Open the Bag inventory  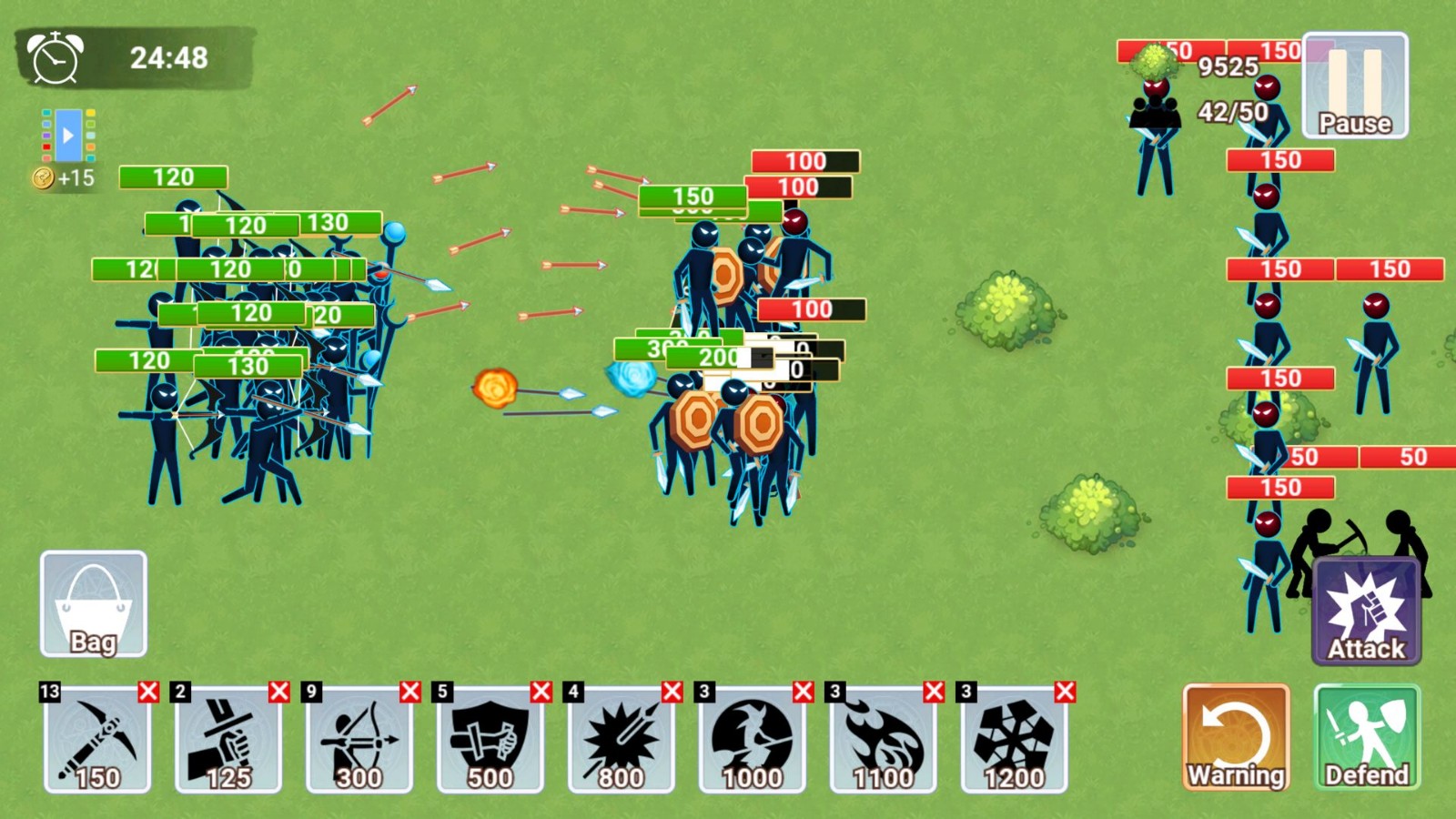point(93,604)
